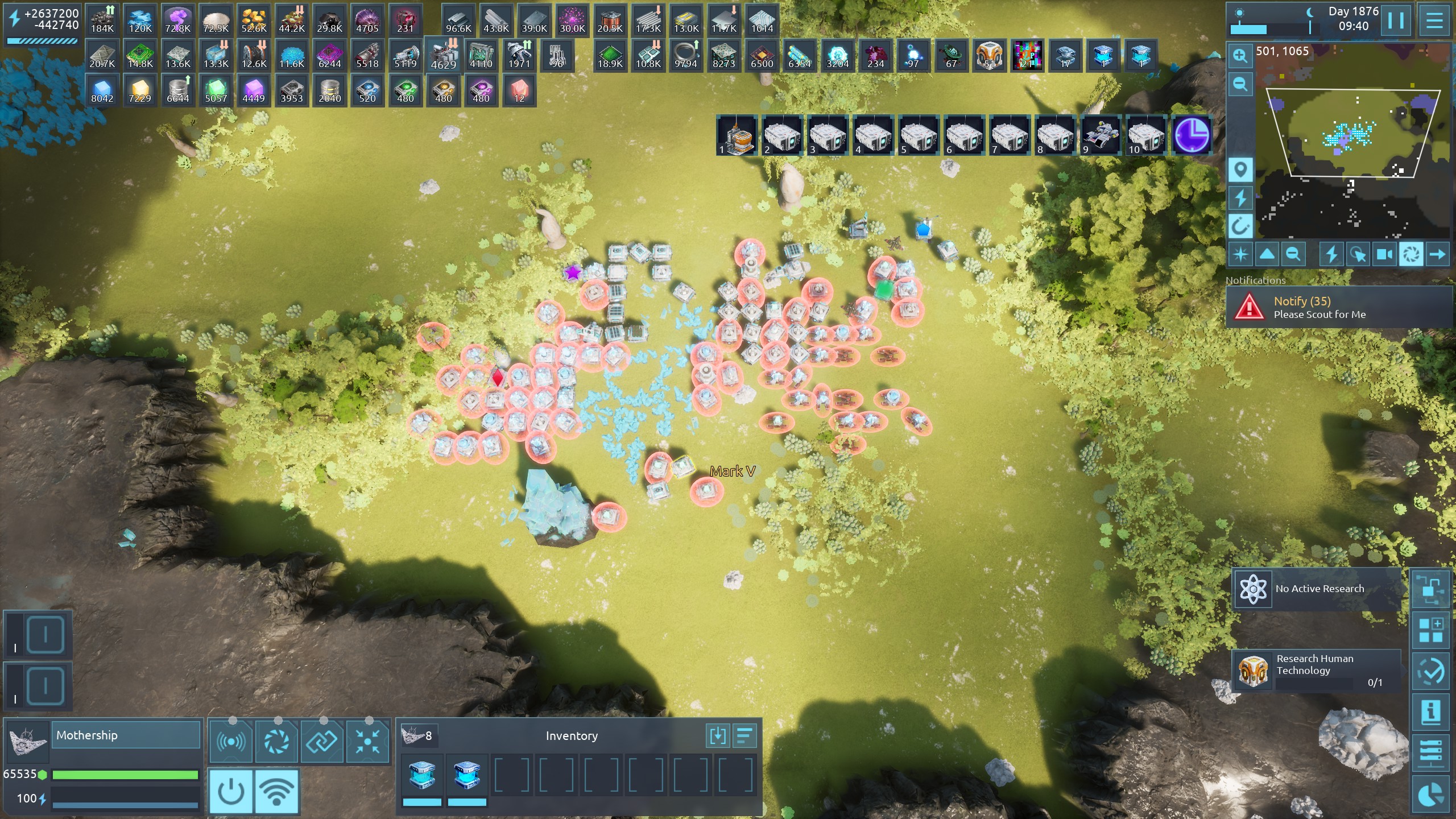Sort the inventory with the sort button

744,736
